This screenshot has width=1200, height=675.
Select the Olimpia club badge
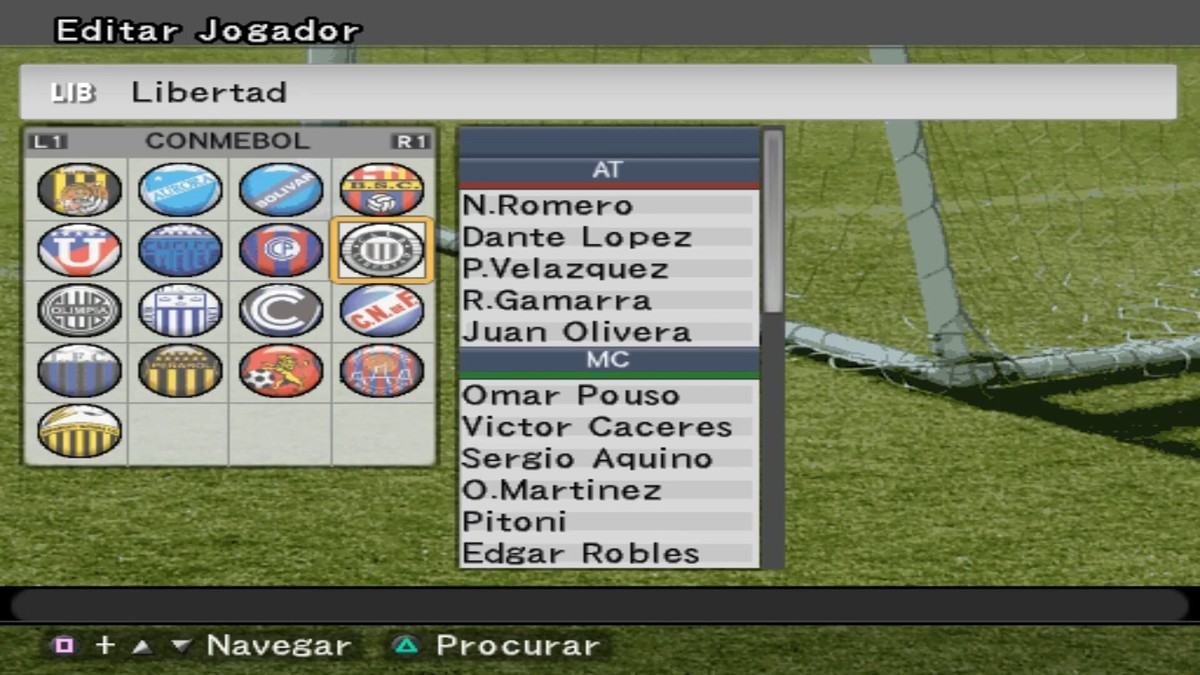[x=79, y=310]
